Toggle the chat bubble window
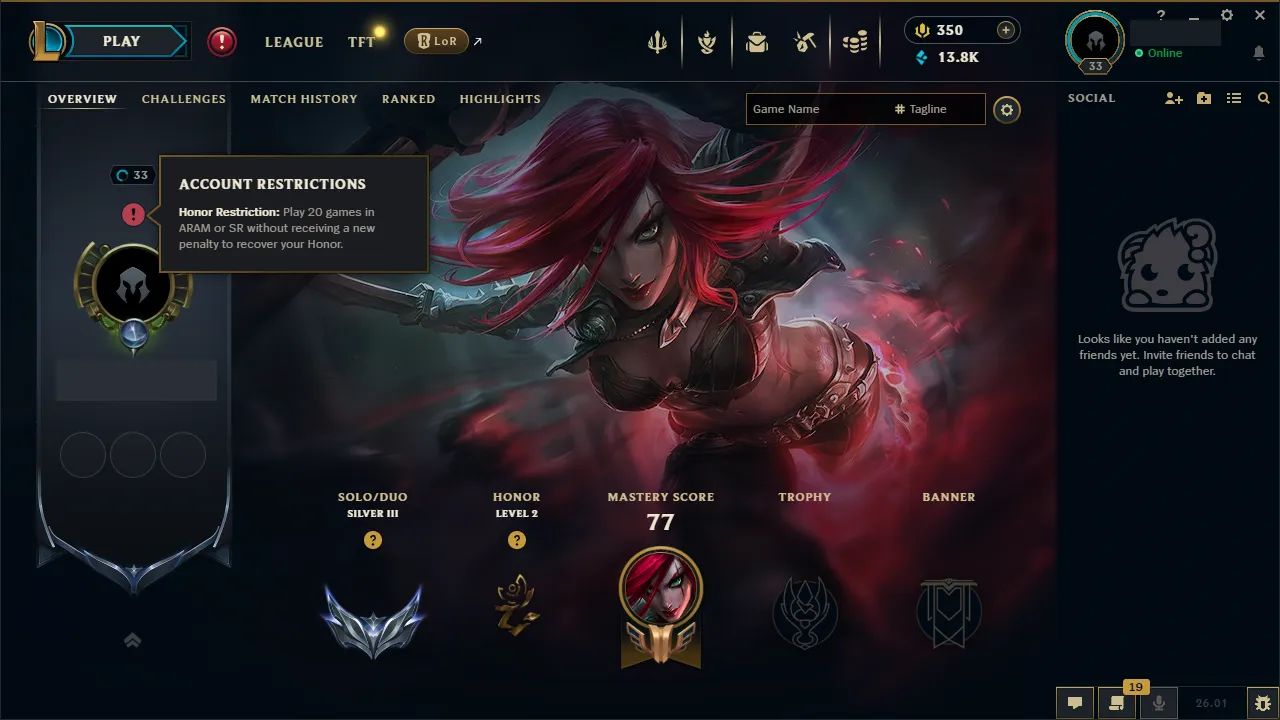The height and width of the screenshot is (720, 1280). tap(1074, 703)
